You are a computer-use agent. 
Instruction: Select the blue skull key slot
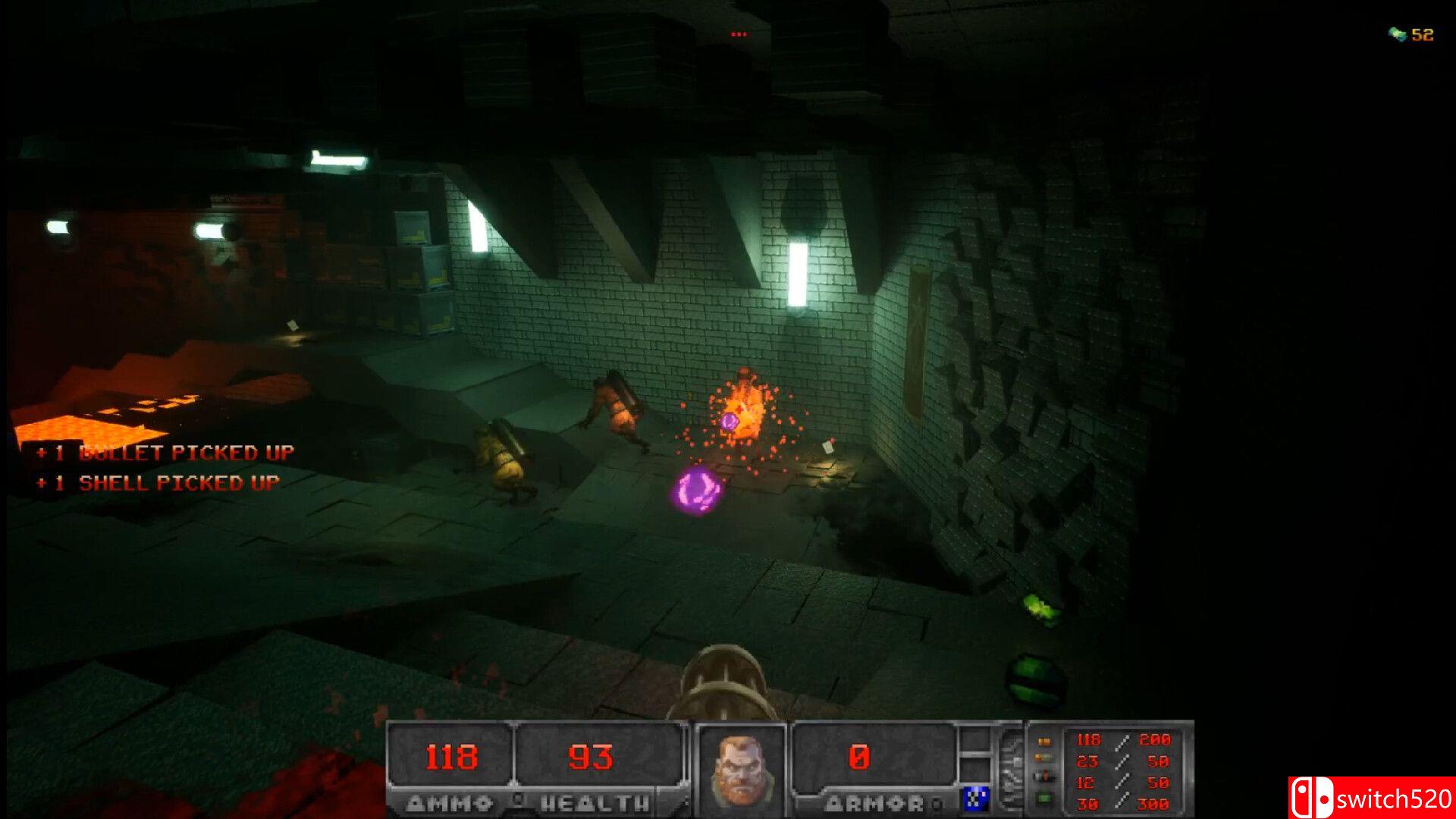tap(975, 799)
